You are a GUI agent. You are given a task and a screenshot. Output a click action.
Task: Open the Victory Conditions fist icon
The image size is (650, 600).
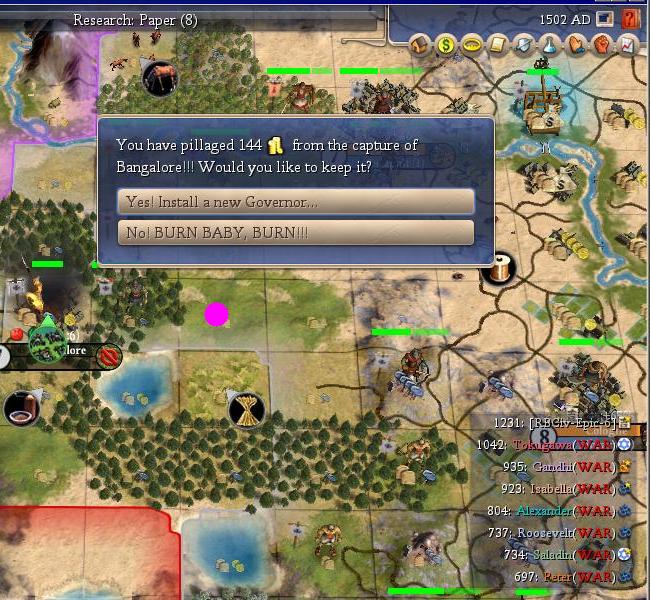click(x=602, y=44)
